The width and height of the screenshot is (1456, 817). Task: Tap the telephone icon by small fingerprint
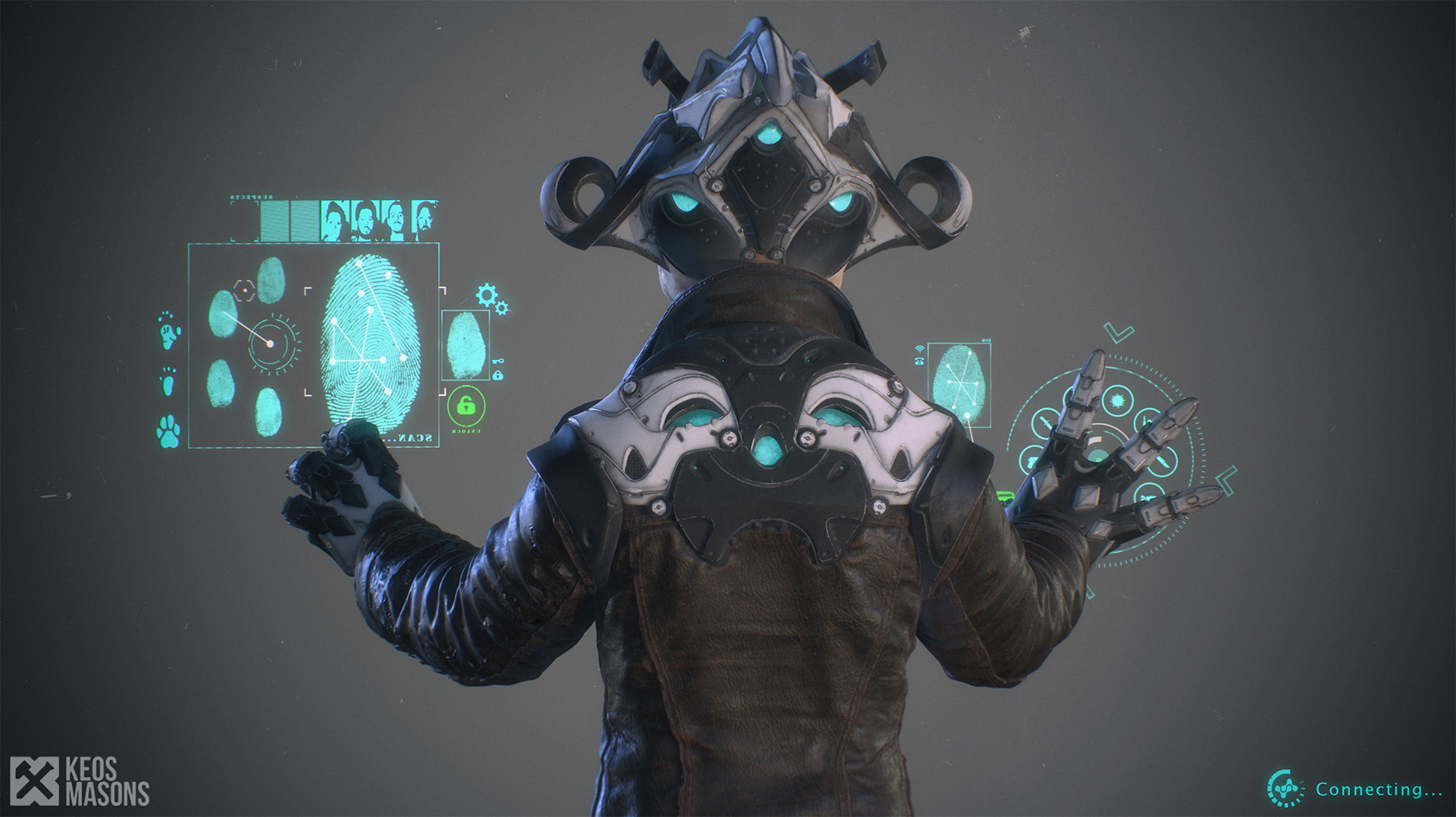(x=919, y=361)
